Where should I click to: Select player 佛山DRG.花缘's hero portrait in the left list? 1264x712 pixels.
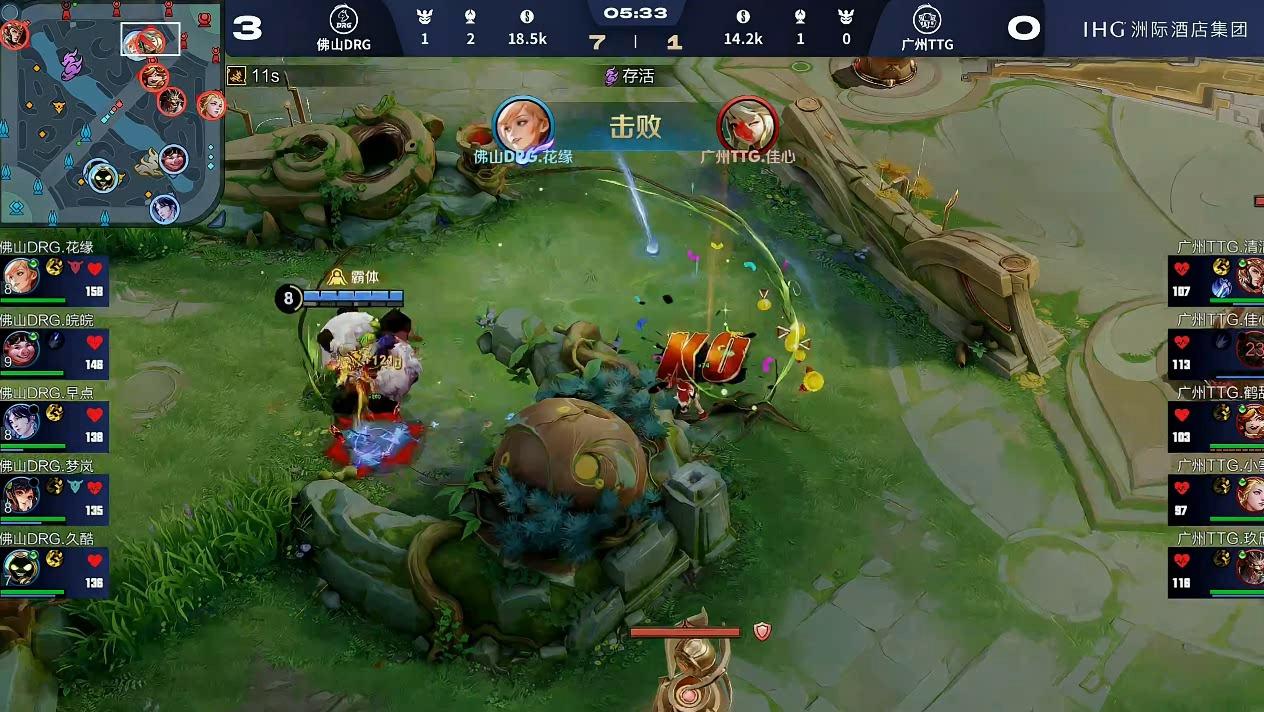pyautogui.click(x=21, y=276)
